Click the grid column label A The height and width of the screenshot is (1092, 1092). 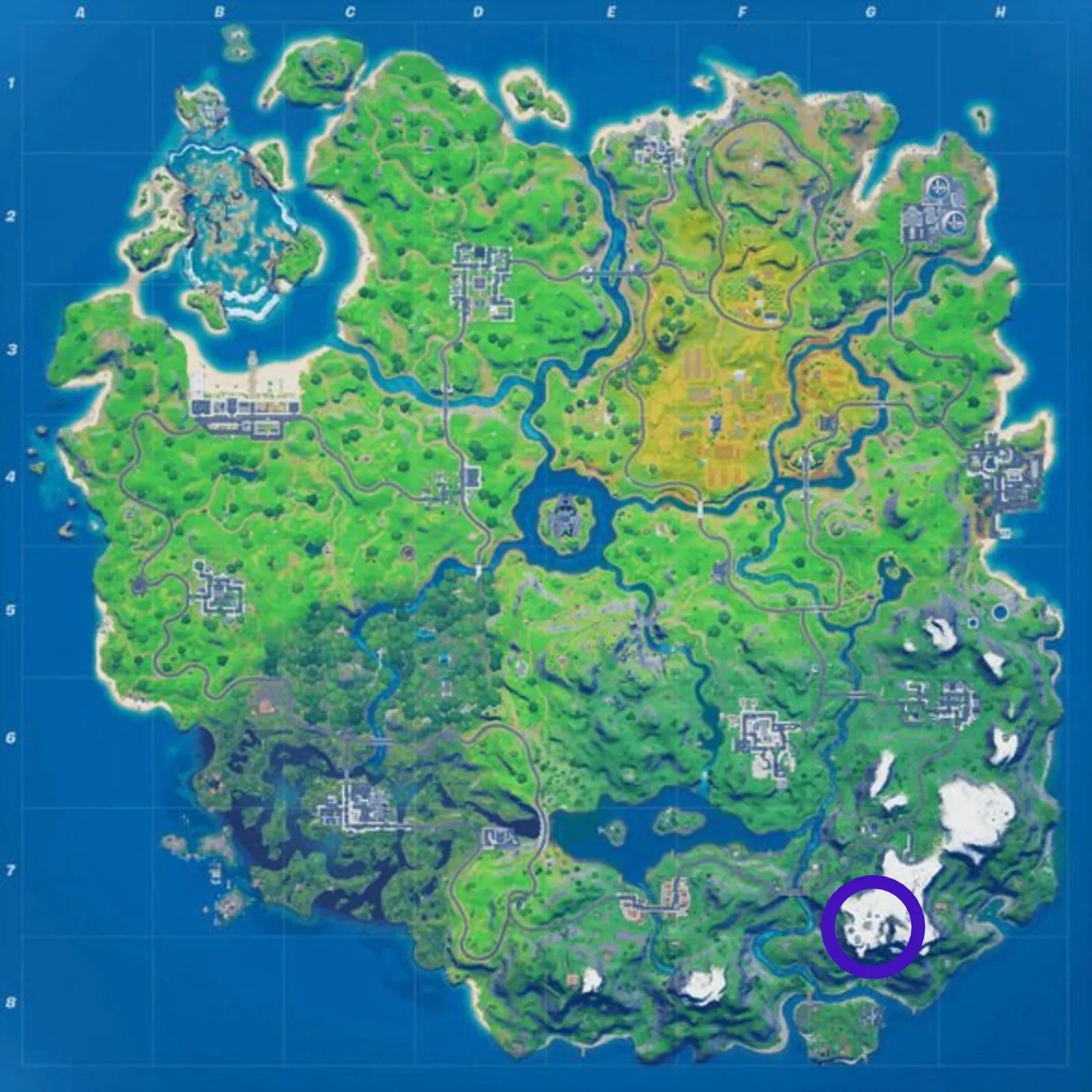click(81, 12)
